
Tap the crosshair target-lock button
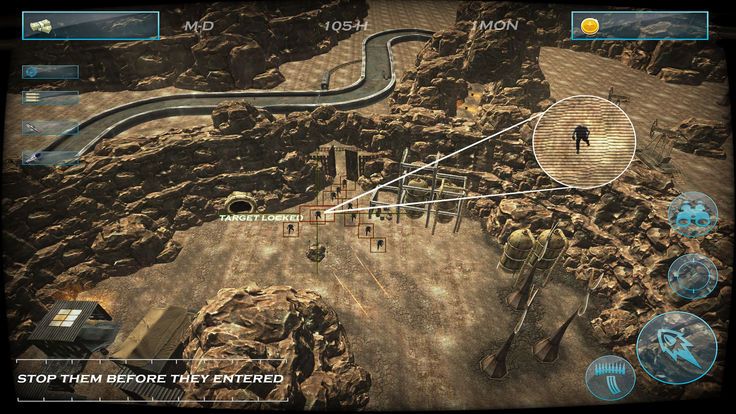pyautogui.click(x=692, y=275)
